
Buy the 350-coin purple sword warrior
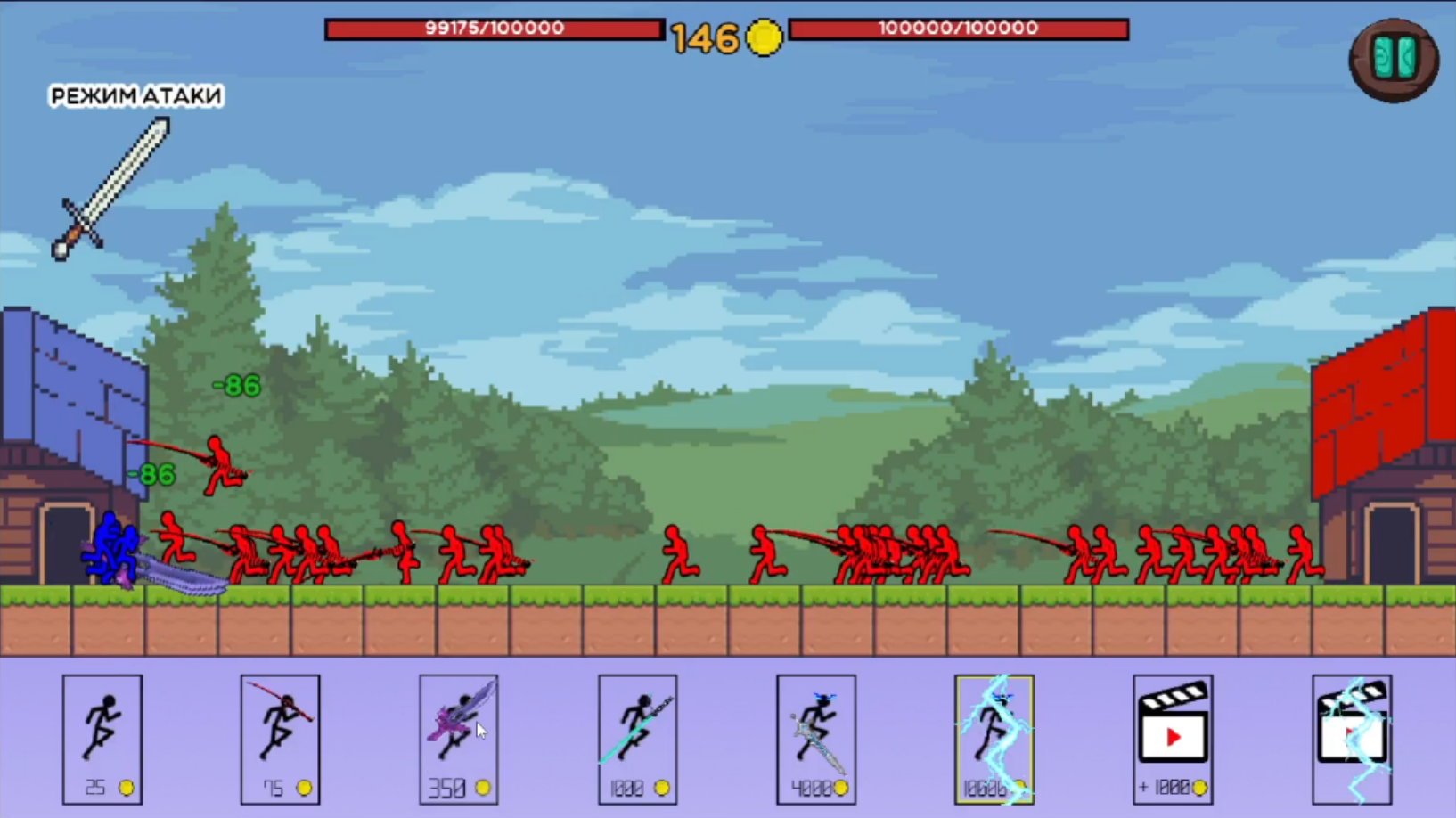point(458,738)
